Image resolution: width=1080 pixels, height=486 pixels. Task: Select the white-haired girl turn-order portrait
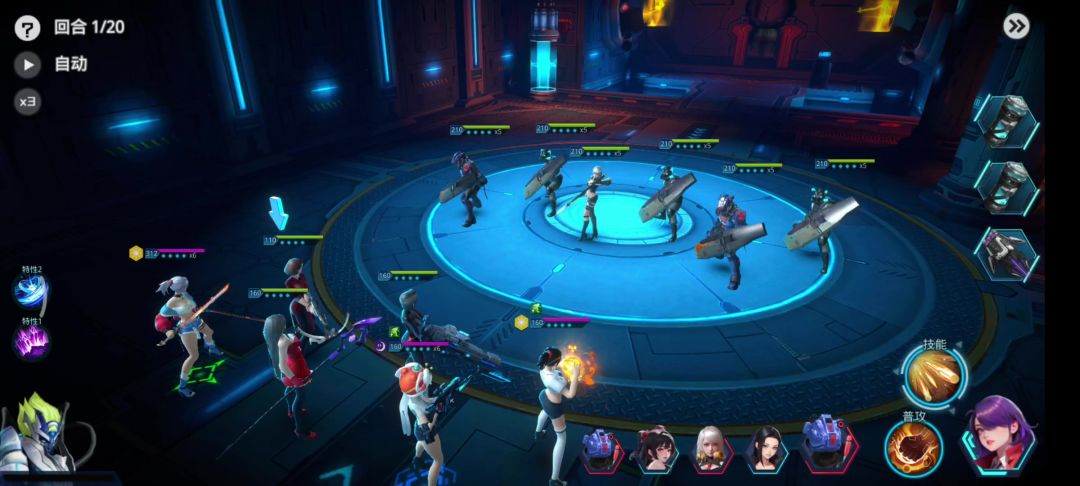pyautogui.click(x=711, y=449)
